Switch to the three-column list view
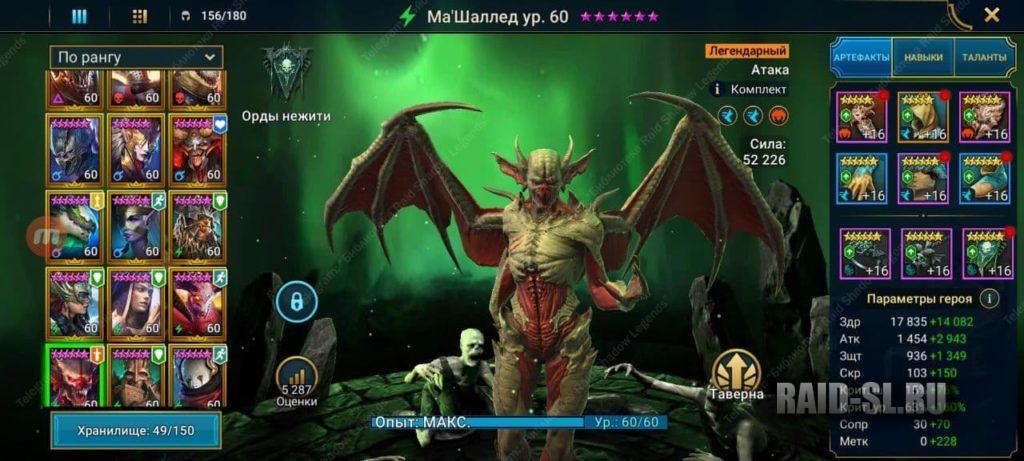The image size is (1024, 461). [79, 16]
